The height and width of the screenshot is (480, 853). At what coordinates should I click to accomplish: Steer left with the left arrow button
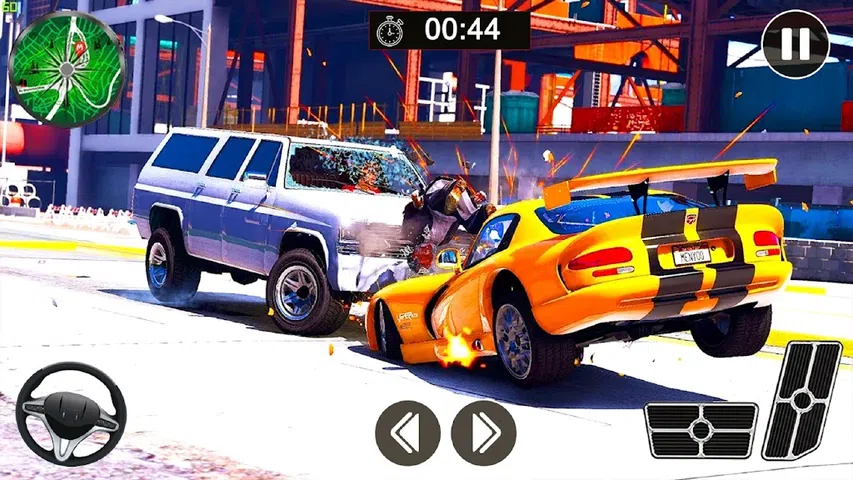tap(408, 433)
